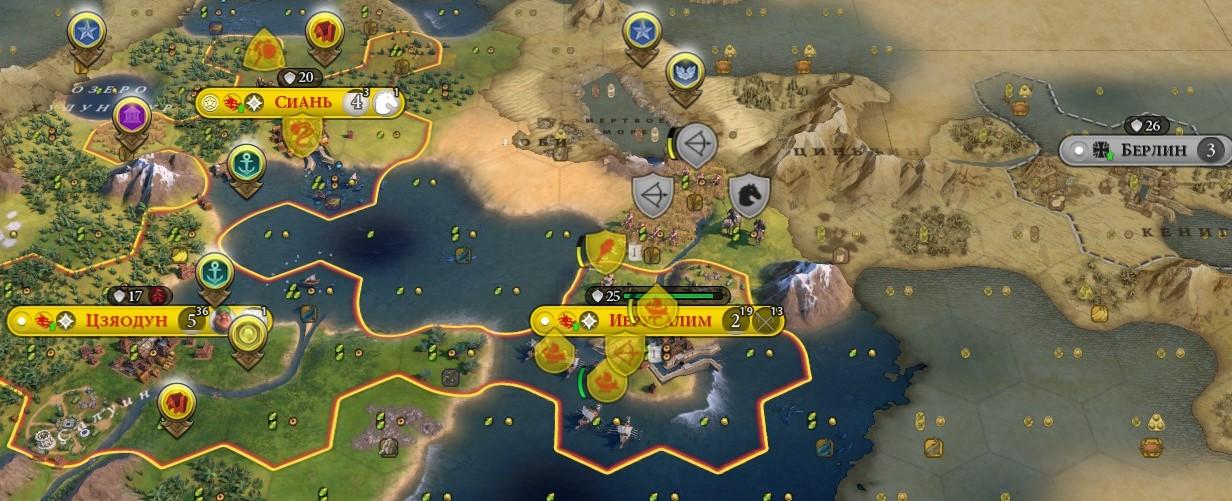The height and width of the screenshot is (501, 1232).
Task: Open the white horse production icon on Сиань banner
Action: tap(388, 104)
